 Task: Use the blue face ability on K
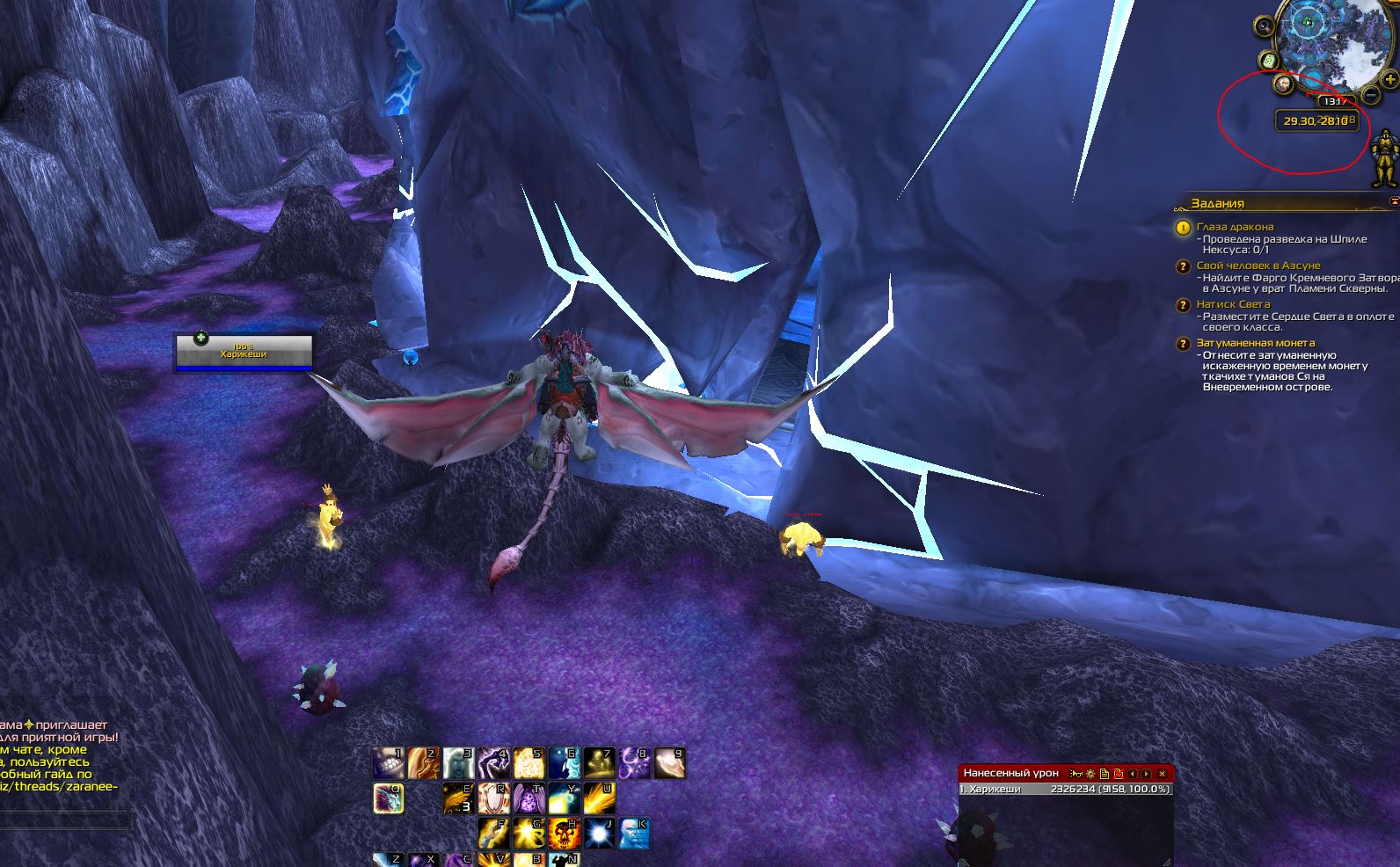(x=632, y=832)
